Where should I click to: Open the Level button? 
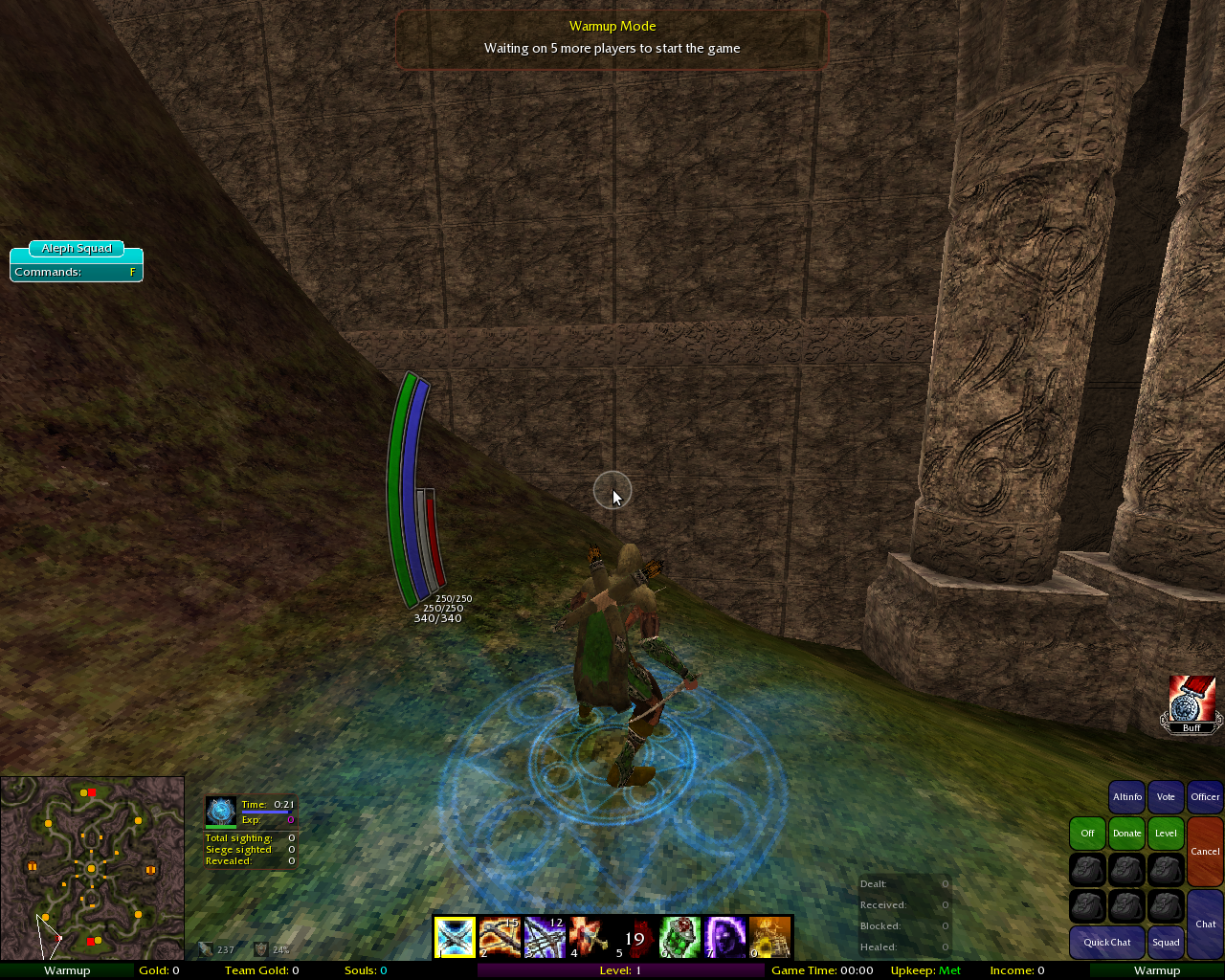coord(1166,833)
